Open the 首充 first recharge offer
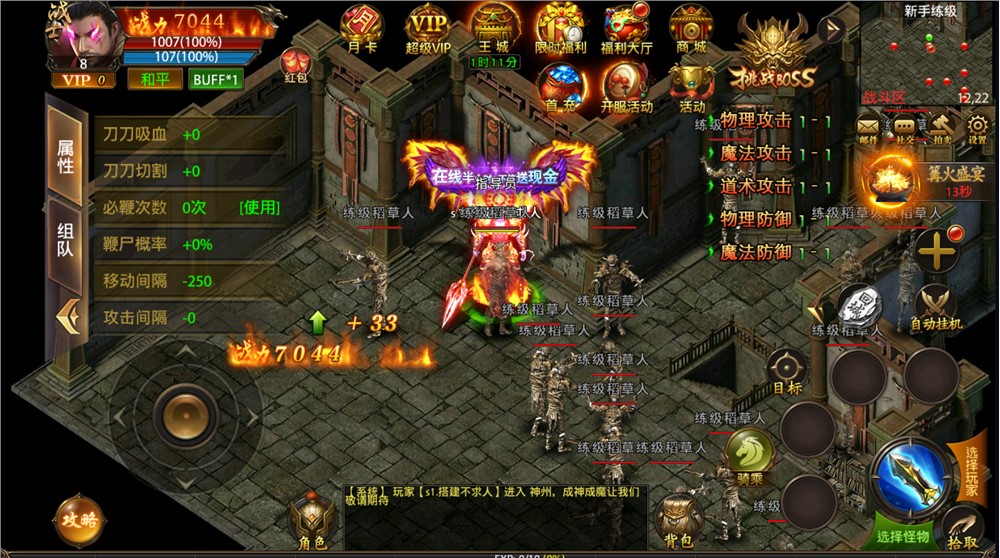This screenshot has width=1000, height=558. 558,84
